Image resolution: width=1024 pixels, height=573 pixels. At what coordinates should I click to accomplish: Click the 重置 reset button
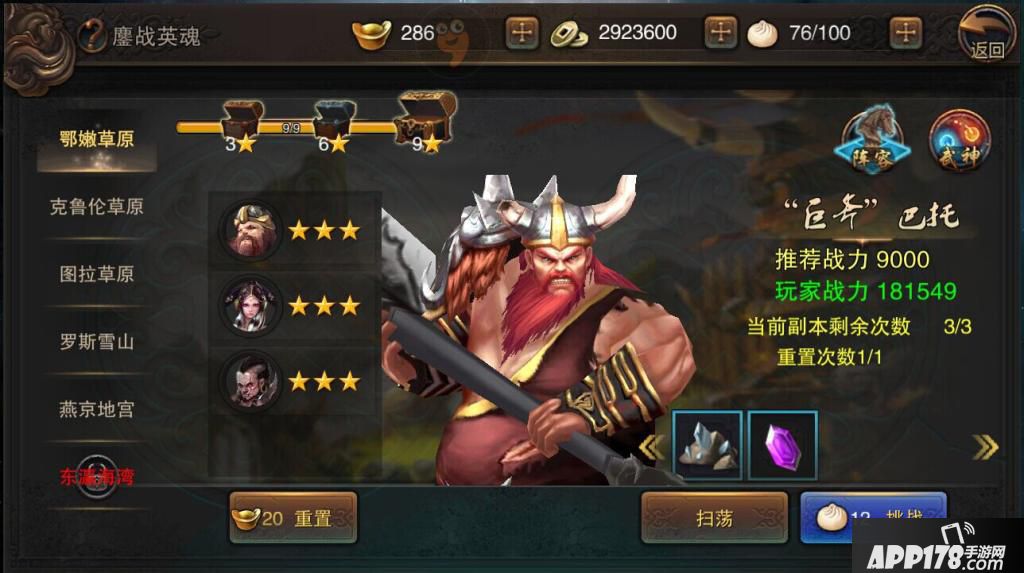293,518
